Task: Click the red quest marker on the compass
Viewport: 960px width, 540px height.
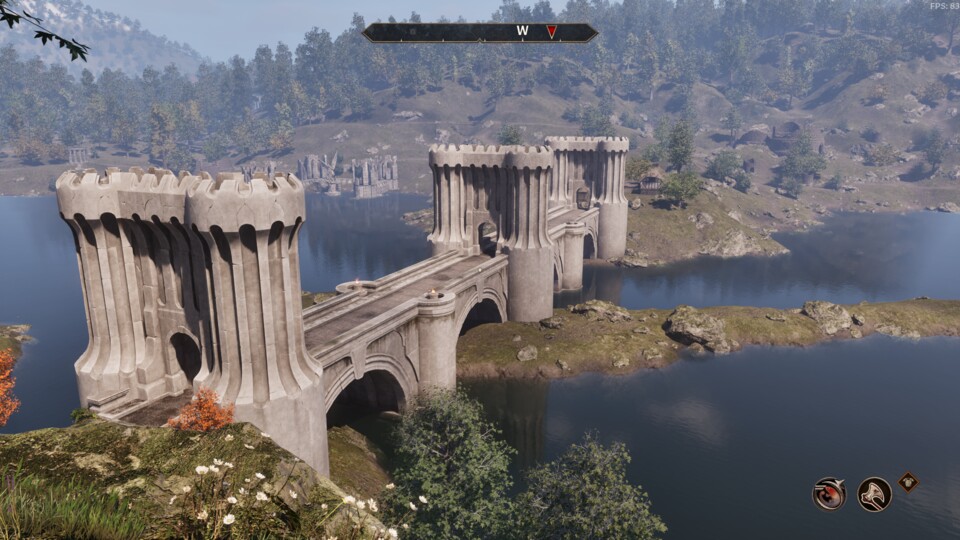Action: [551, 32]
